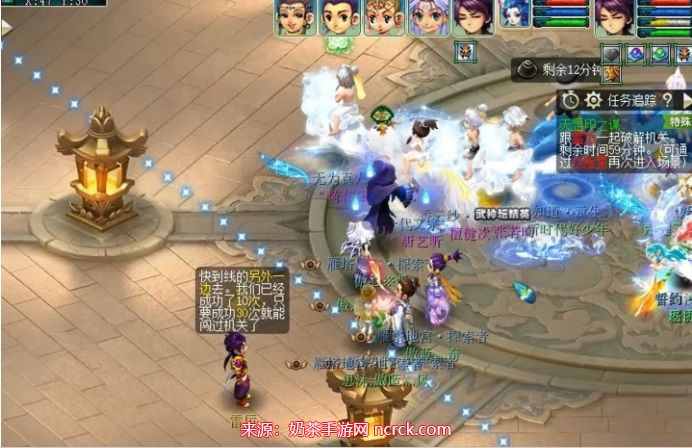Open the quest tracker question mark help
Screen dimensions: 692x448
[x=667, y=99]
